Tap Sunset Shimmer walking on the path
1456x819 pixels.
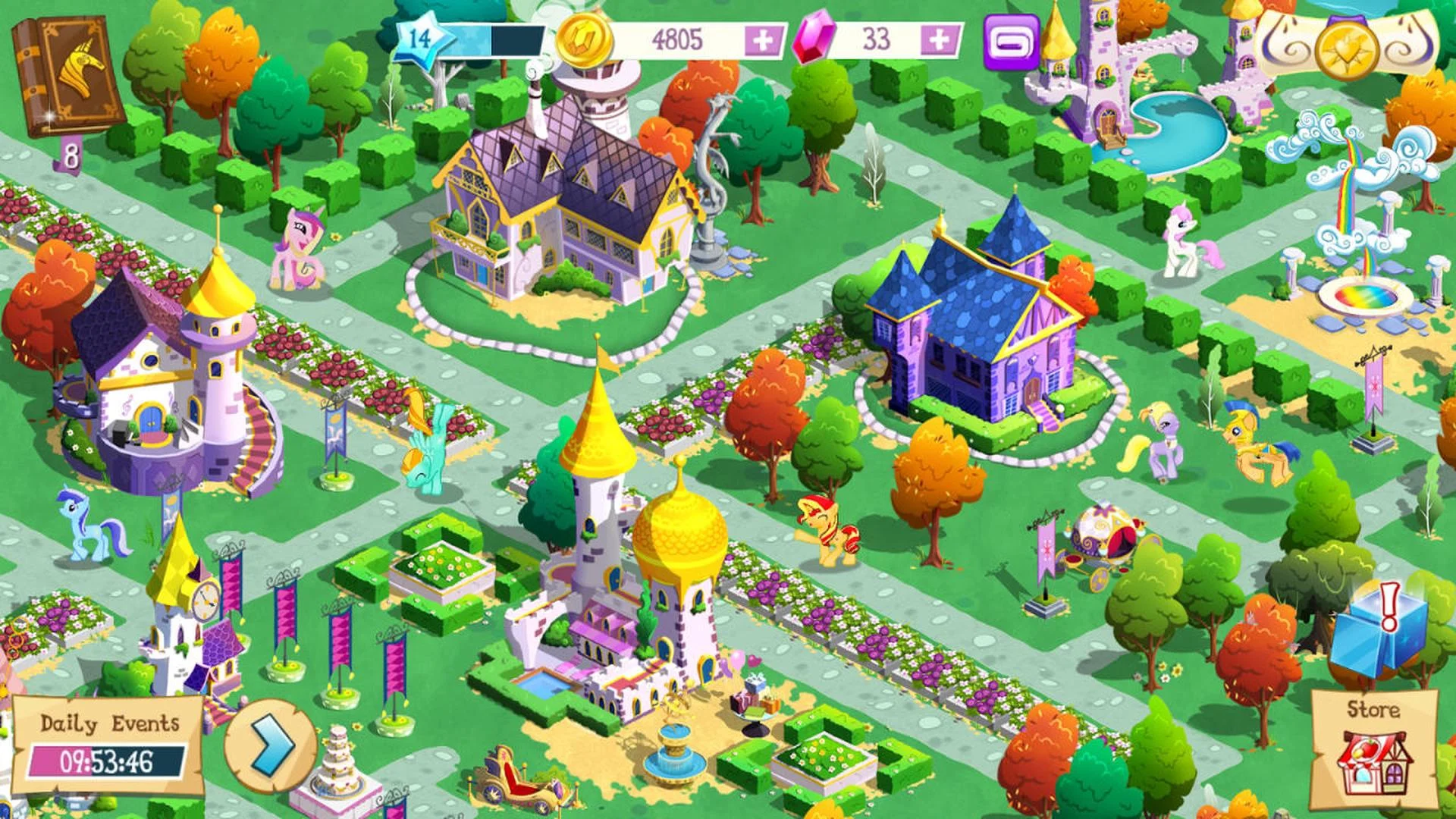click(827, 527)
